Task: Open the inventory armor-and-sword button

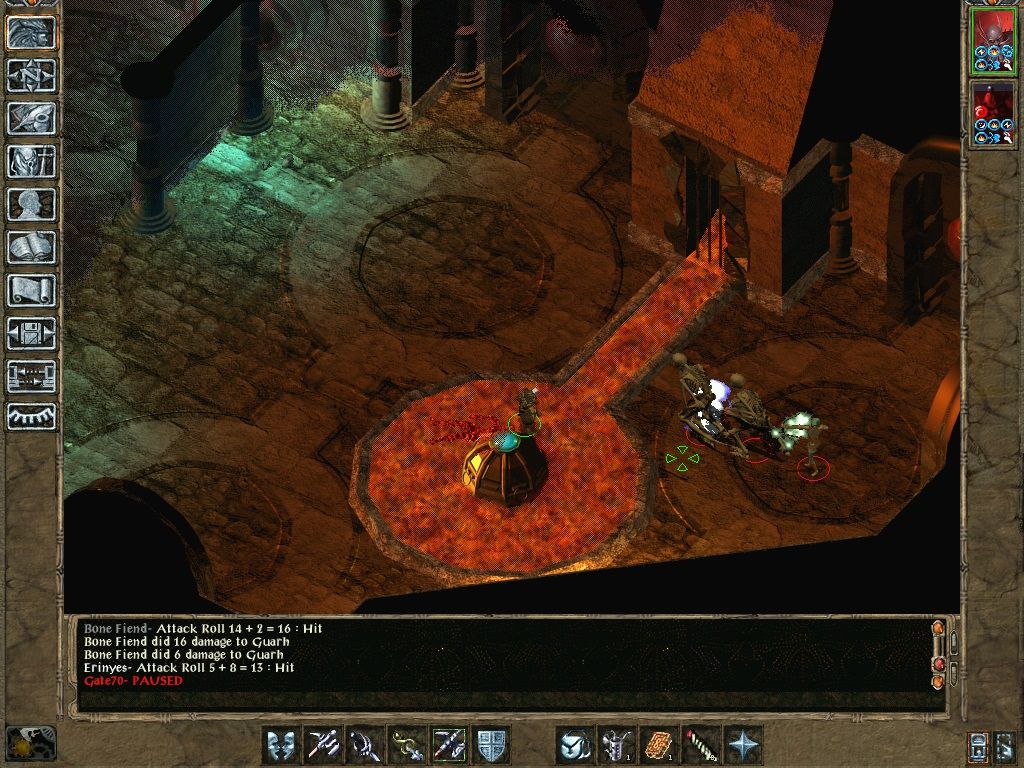Action: (32, 161)
